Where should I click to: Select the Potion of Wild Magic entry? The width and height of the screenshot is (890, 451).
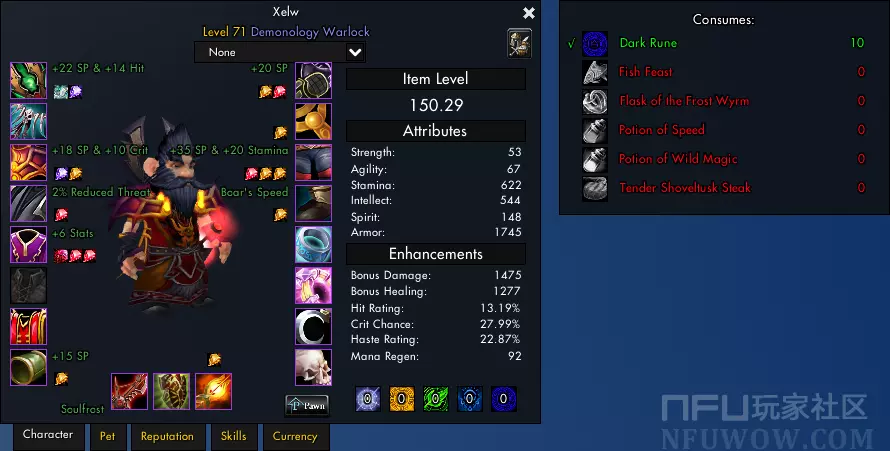677,159
